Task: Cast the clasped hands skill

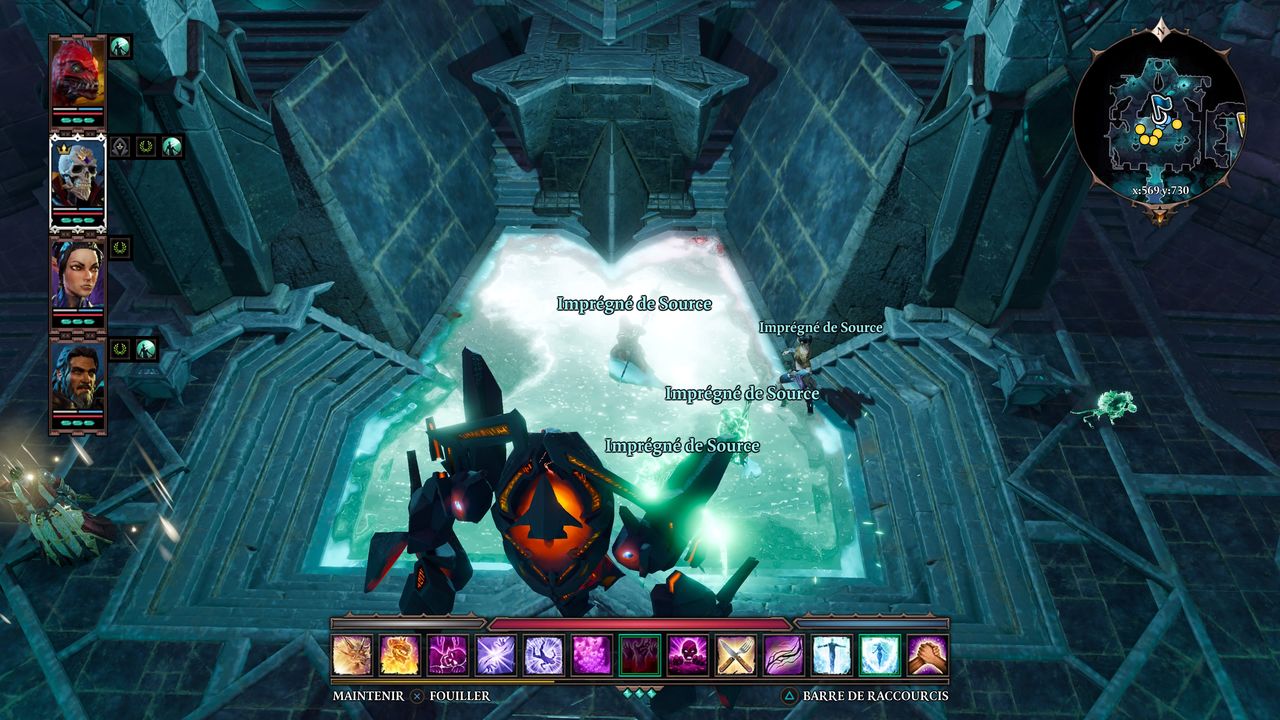Action: click(x=927, y=655)
